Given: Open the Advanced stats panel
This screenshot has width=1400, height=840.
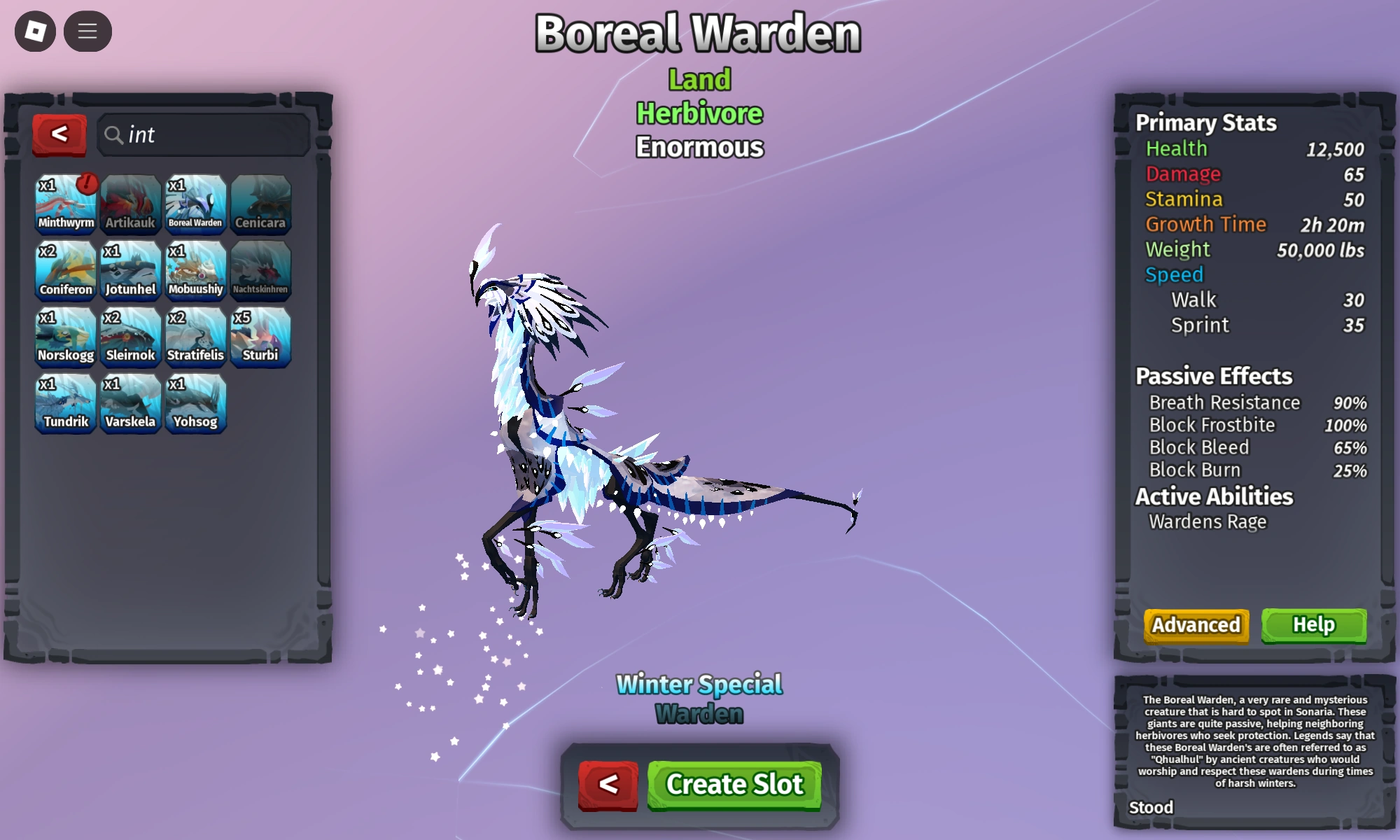Looking at the screenshot, I should [1196, 625].
